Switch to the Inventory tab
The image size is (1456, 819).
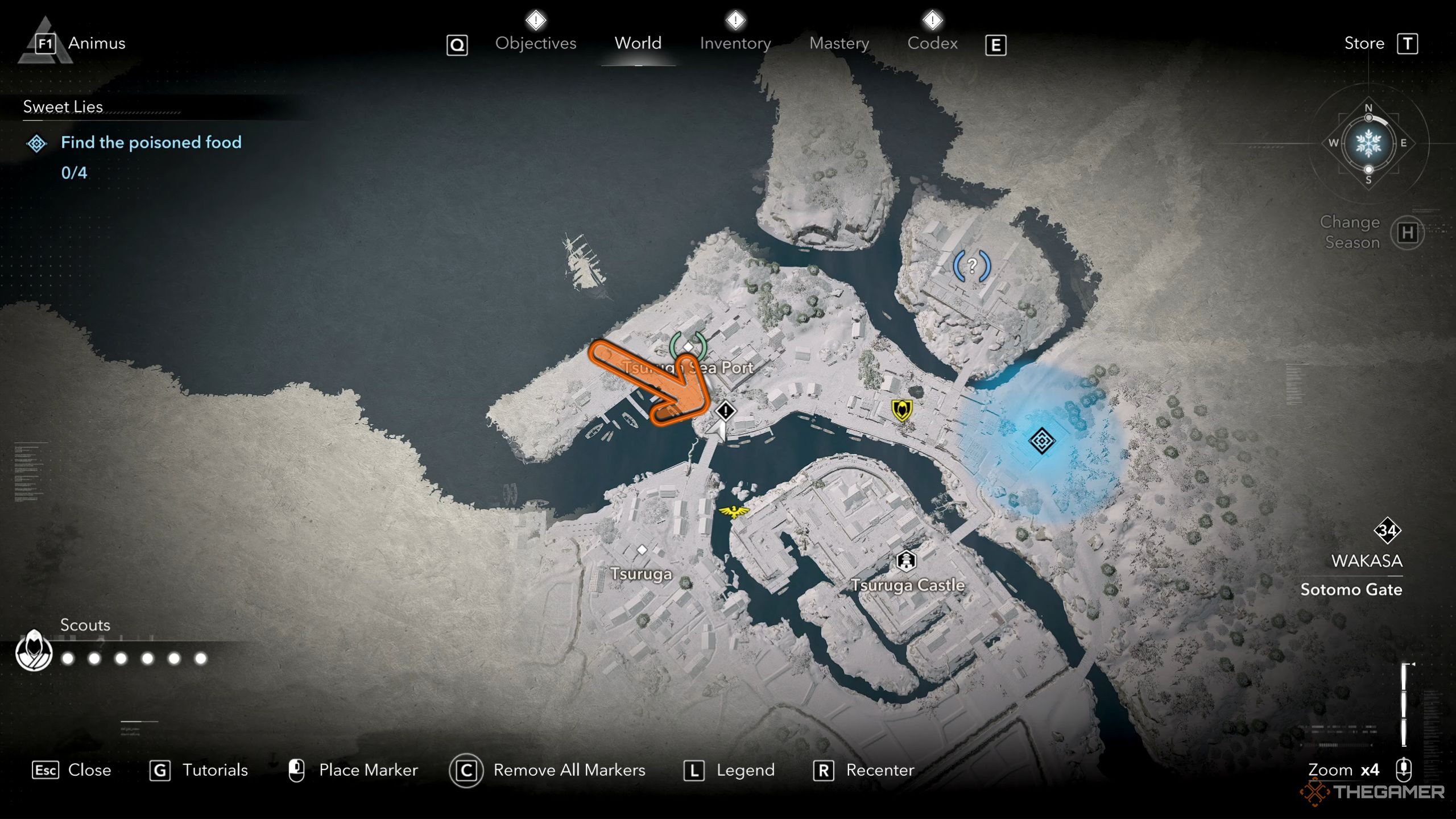(x=735, y=43)
